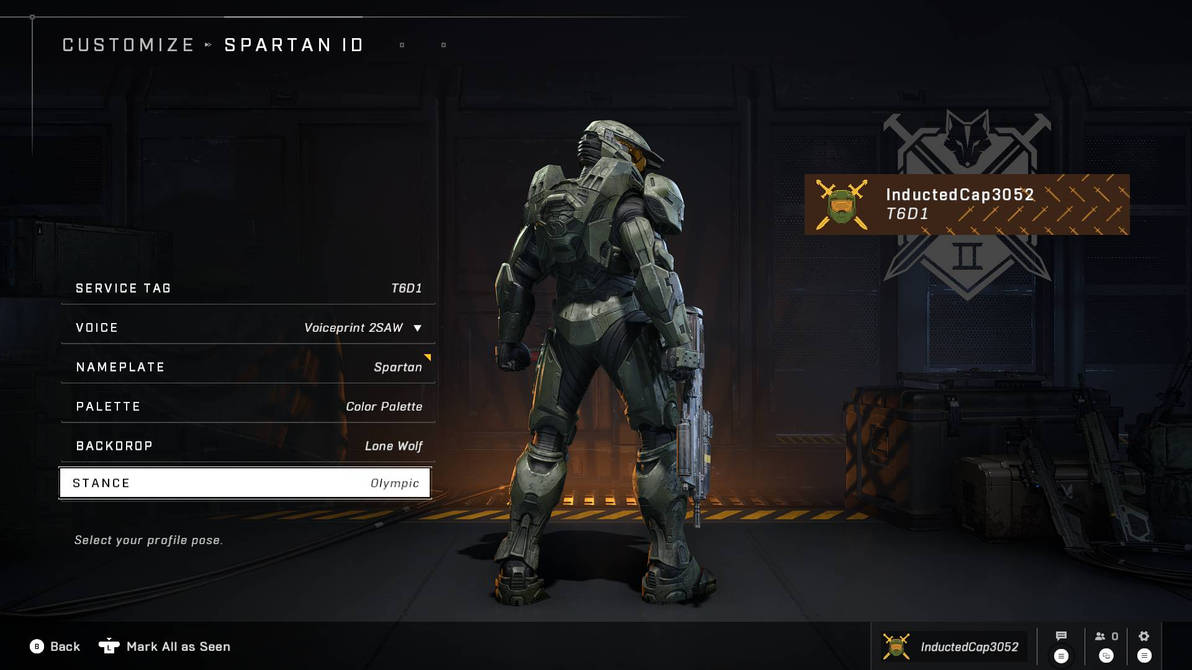Choose the Backdrop Lone Wolf row
This screenshot has height=670, width=1192.
tap(248, 446)
